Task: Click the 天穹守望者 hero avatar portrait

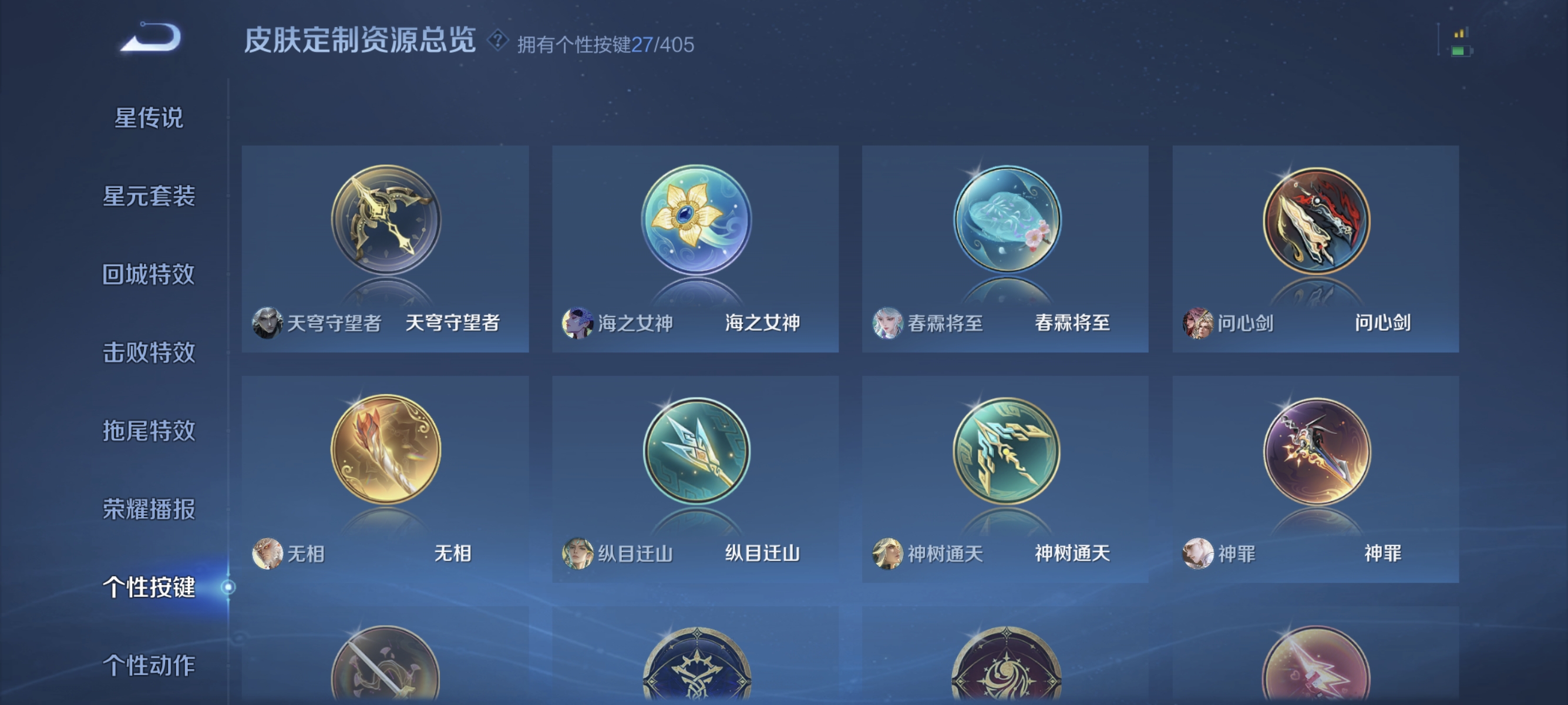Action: tap(269, 323)
